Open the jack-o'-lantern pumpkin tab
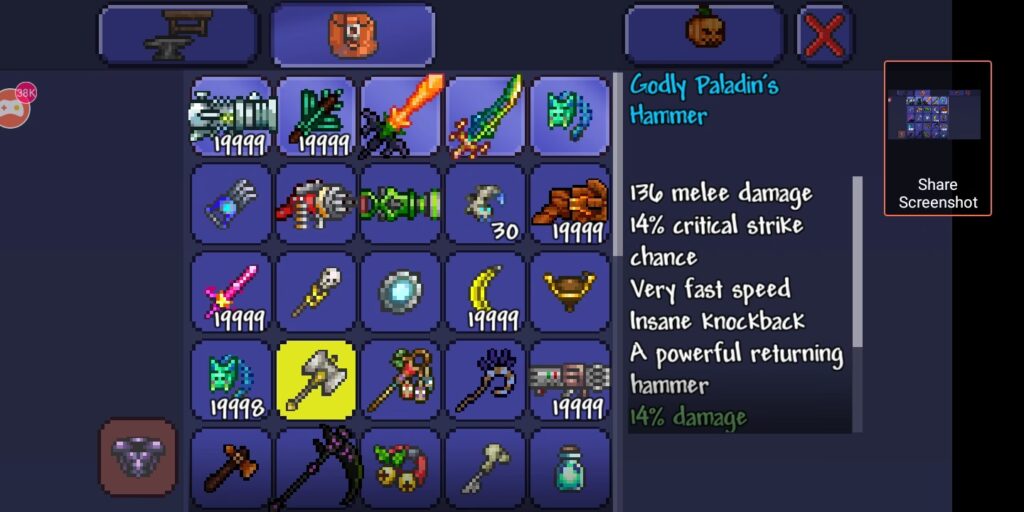Viewport: 1024px width, 512px height. 705,35
